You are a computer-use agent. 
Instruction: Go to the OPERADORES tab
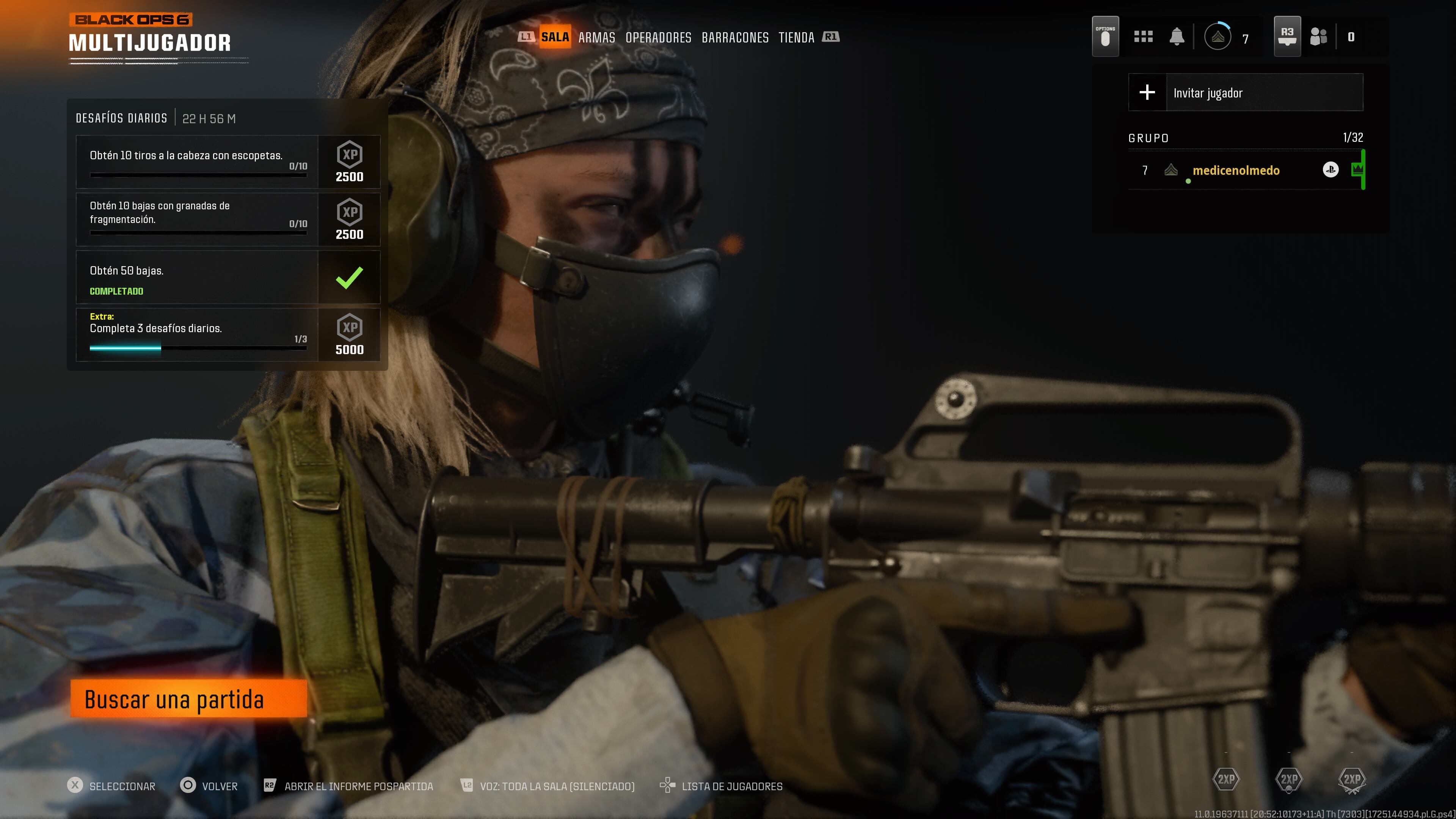point(658,38)
